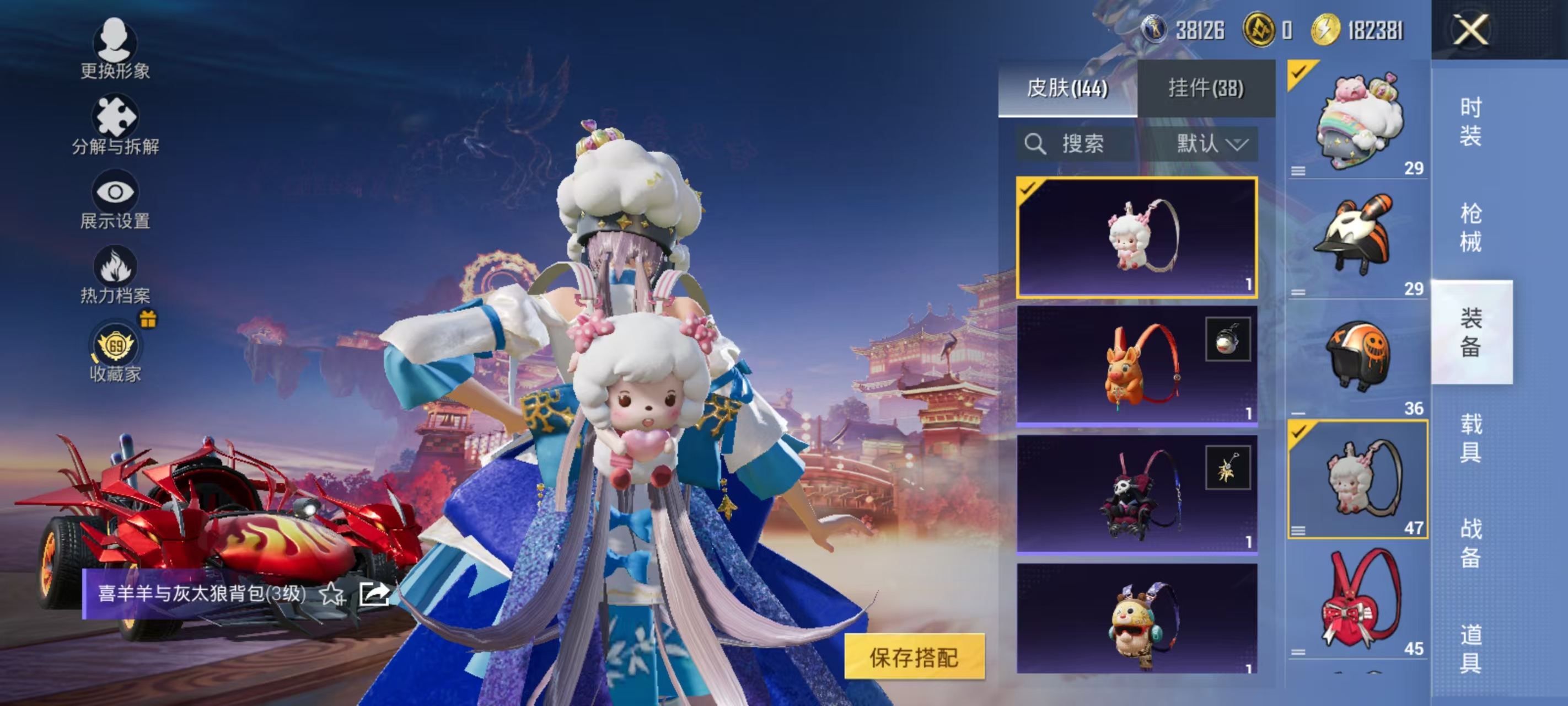The image size is (1568, 706).
Task: Open the search magnifier in the skin list
Action: pos(1035,145)
